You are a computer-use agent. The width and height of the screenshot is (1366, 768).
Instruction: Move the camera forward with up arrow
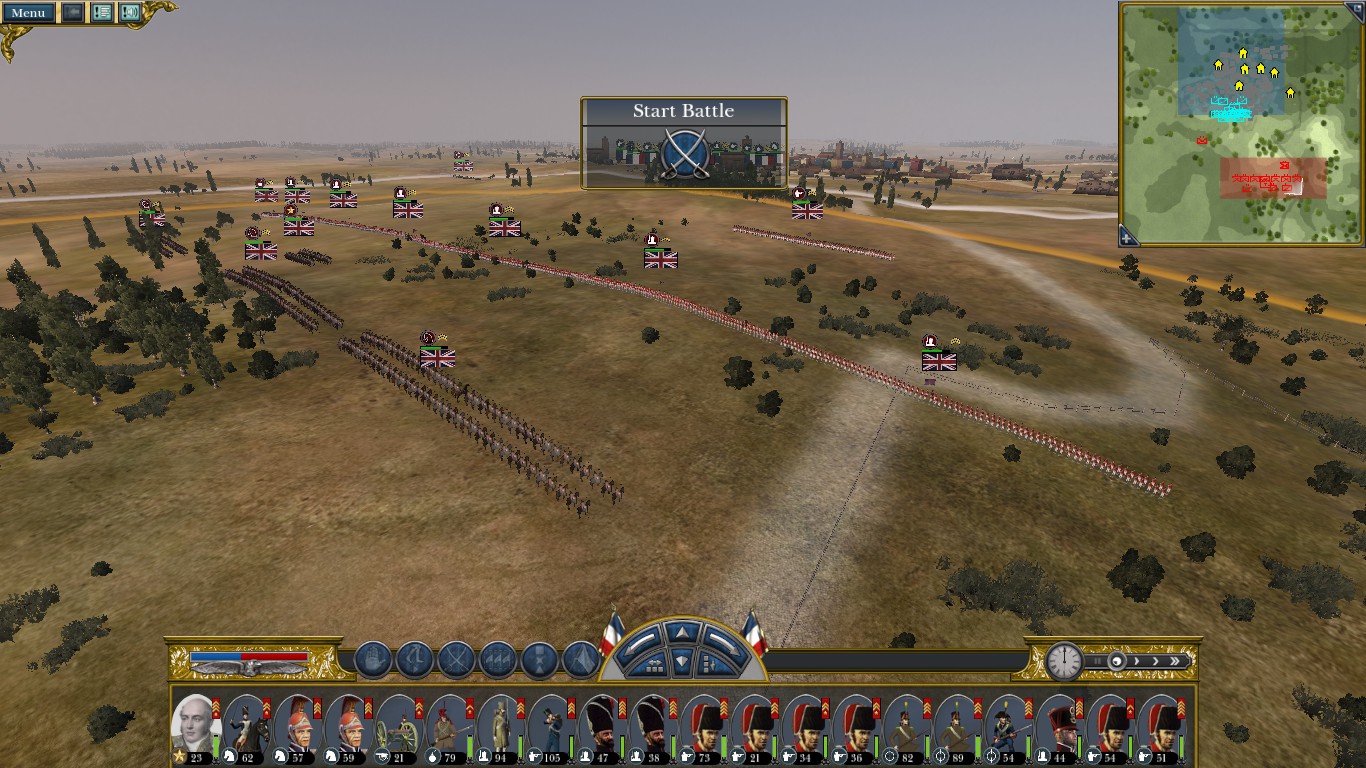click(682, 632)
